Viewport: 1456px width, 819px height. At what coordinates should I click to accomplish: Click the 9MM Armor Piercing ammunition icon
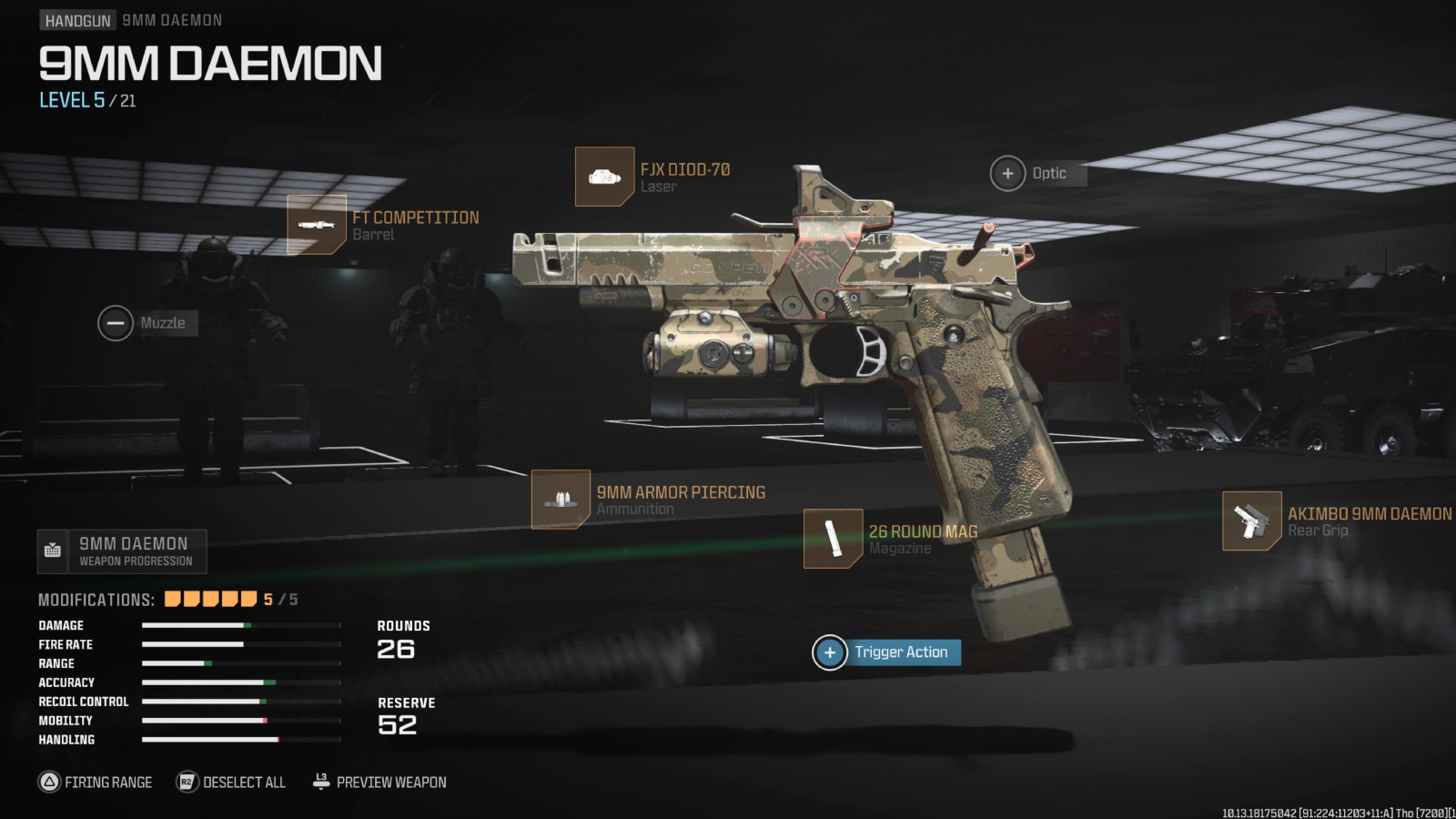click(561, 500)
